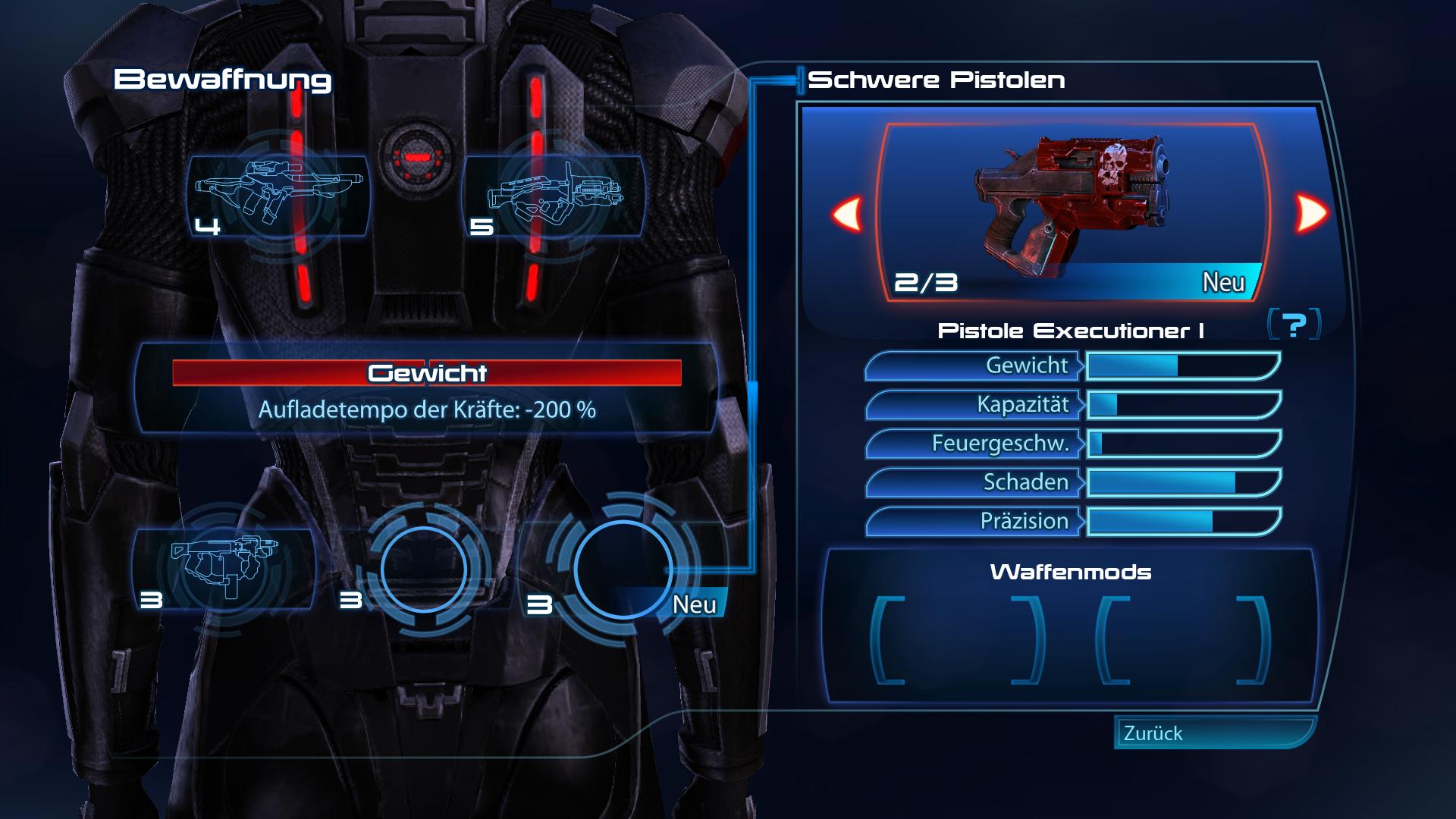Choose the sniper rifle weapon slot

(x=278, y=195)
